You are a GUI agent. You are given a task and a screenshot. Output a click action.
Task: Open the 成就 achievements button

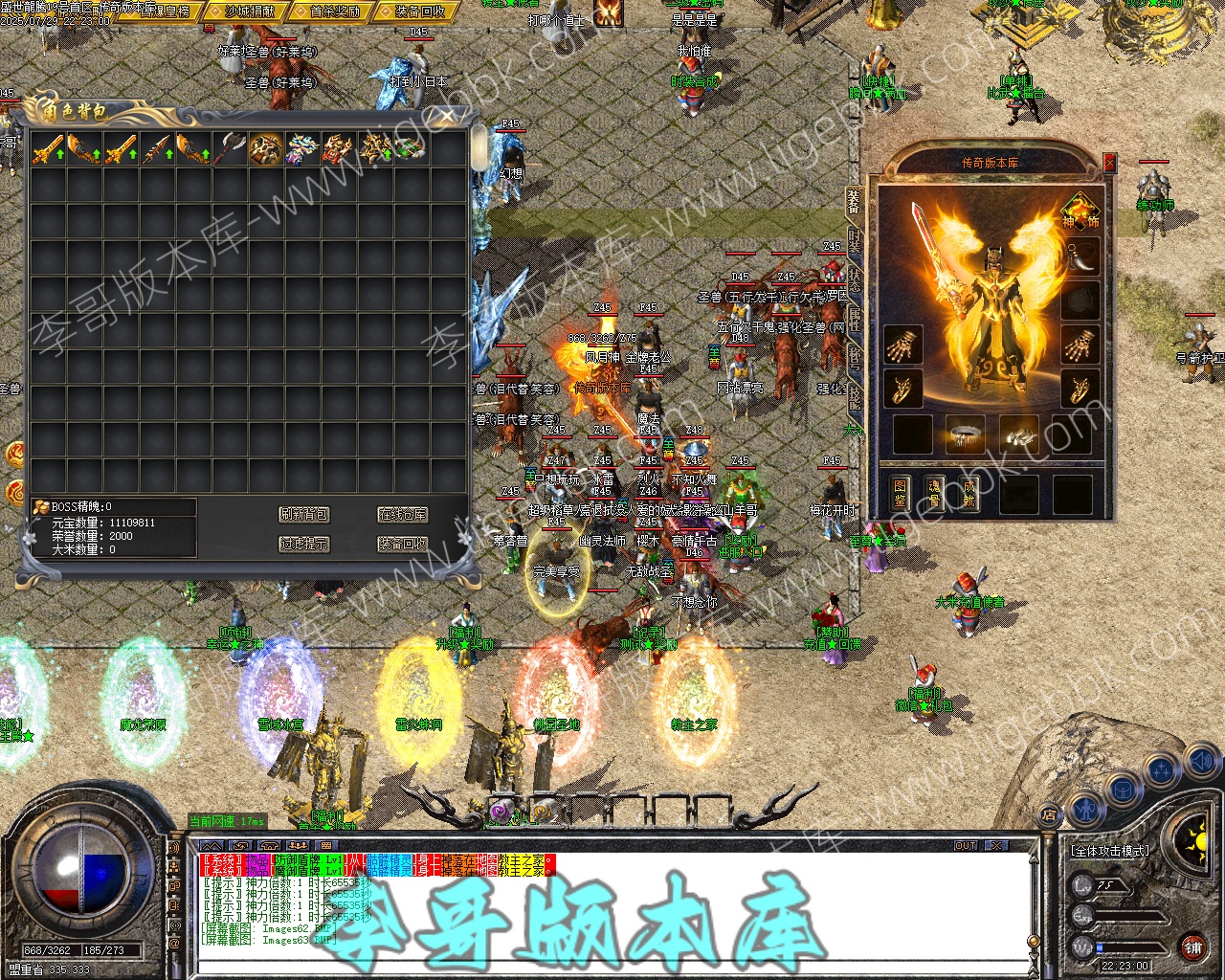point(969,493)
